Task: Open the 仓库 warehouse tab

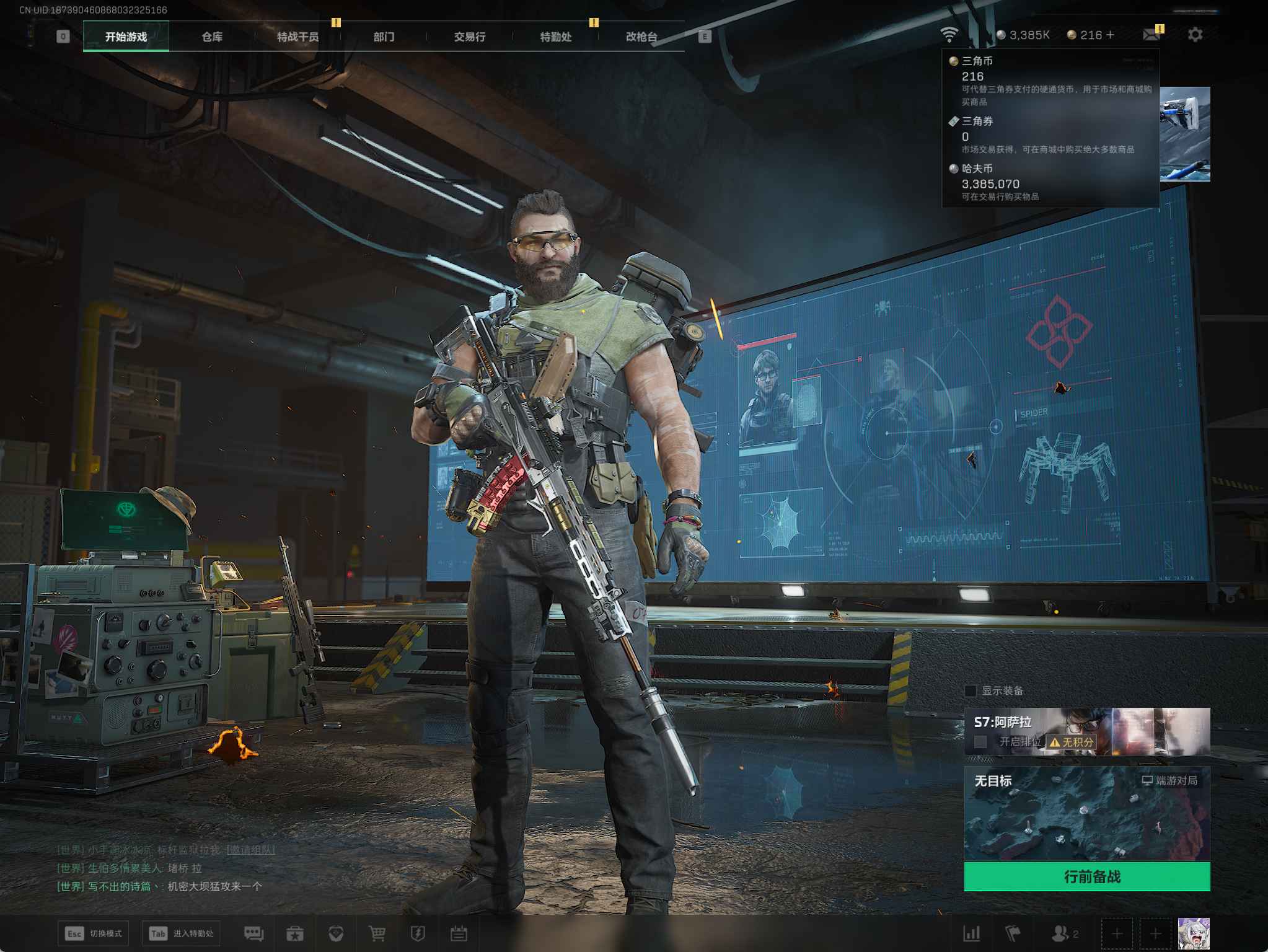Action: pyautogui.click(x=212, y=37)
